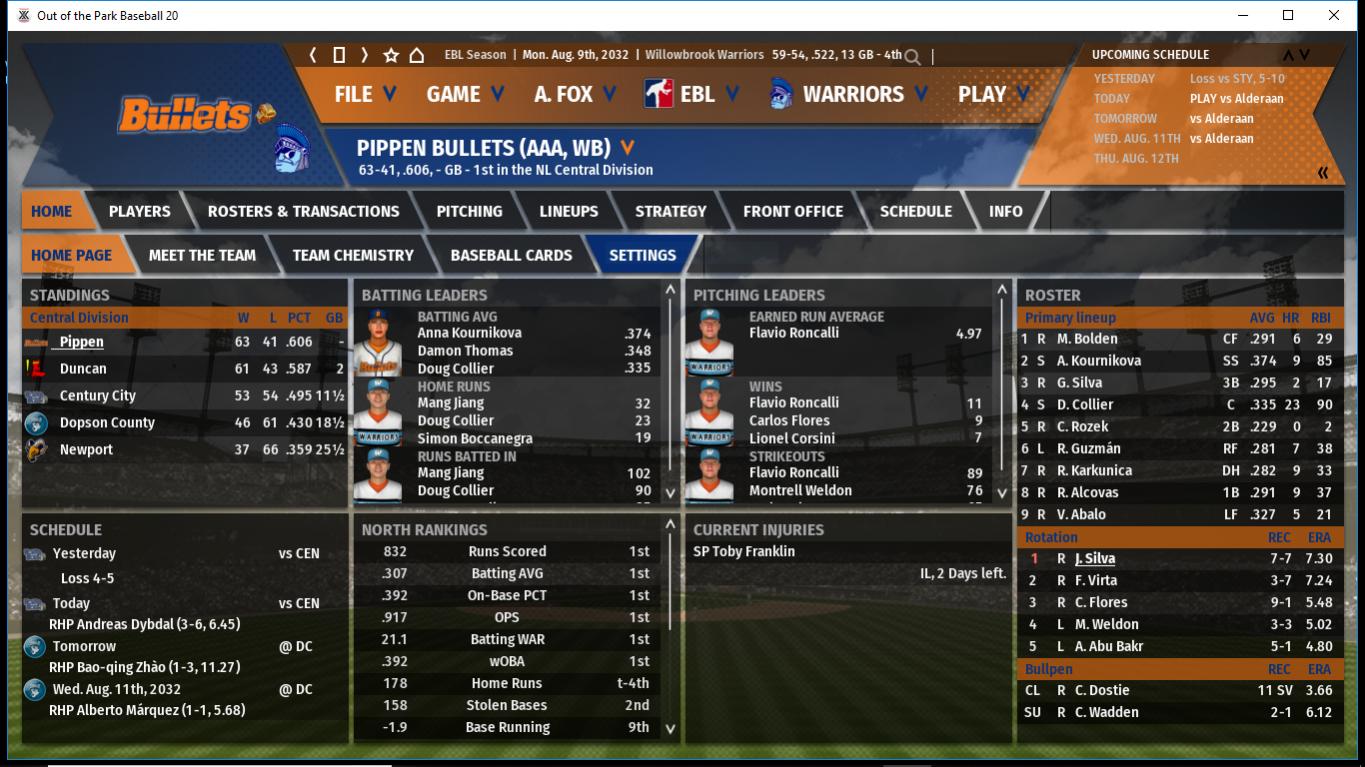Go to the PITCHING tab
1365x767 pixels.
click(469, 211)
